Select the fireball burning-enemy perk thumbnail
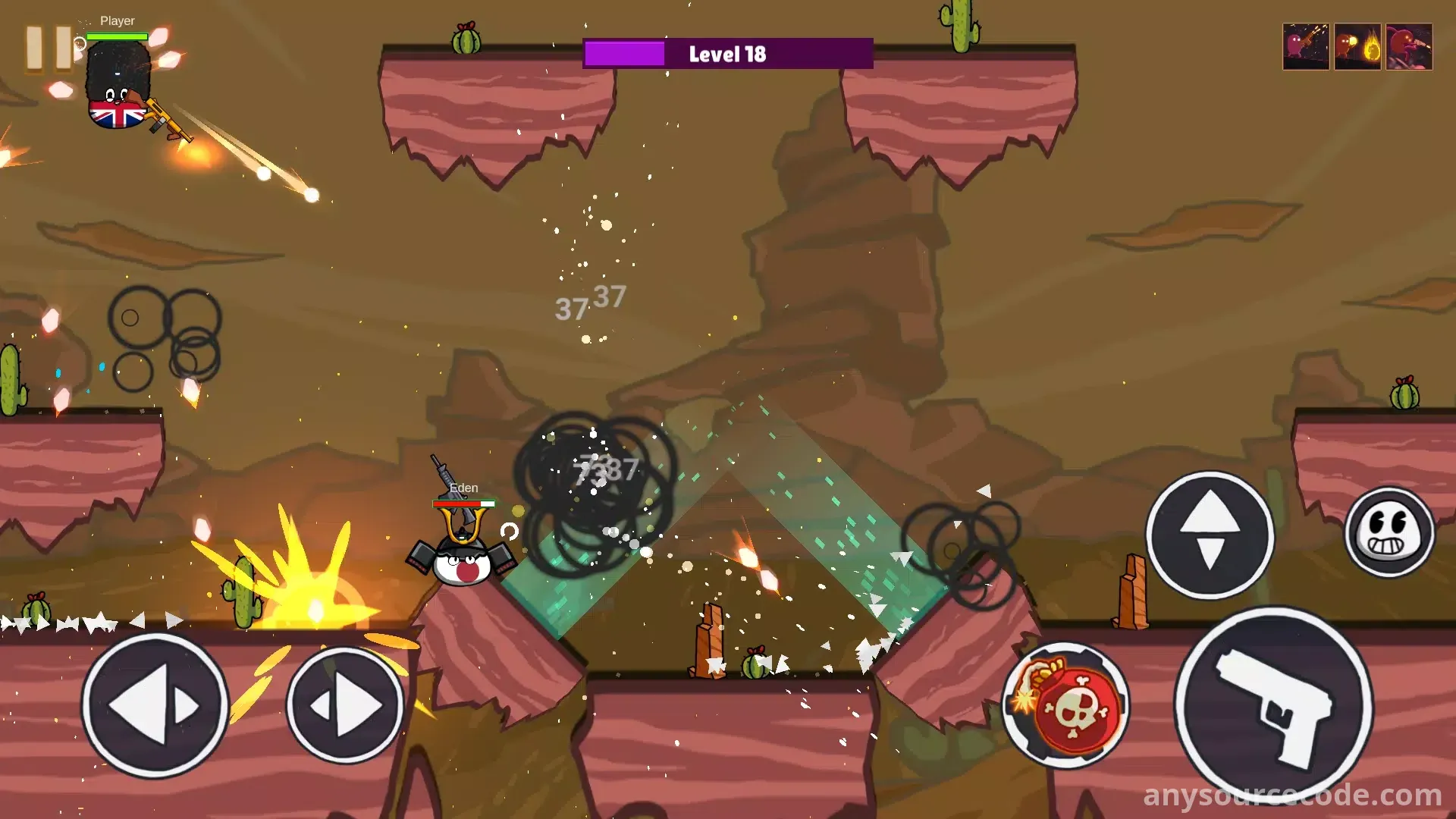This screenshot has height=819, width=1456. tap(1357, 47)
